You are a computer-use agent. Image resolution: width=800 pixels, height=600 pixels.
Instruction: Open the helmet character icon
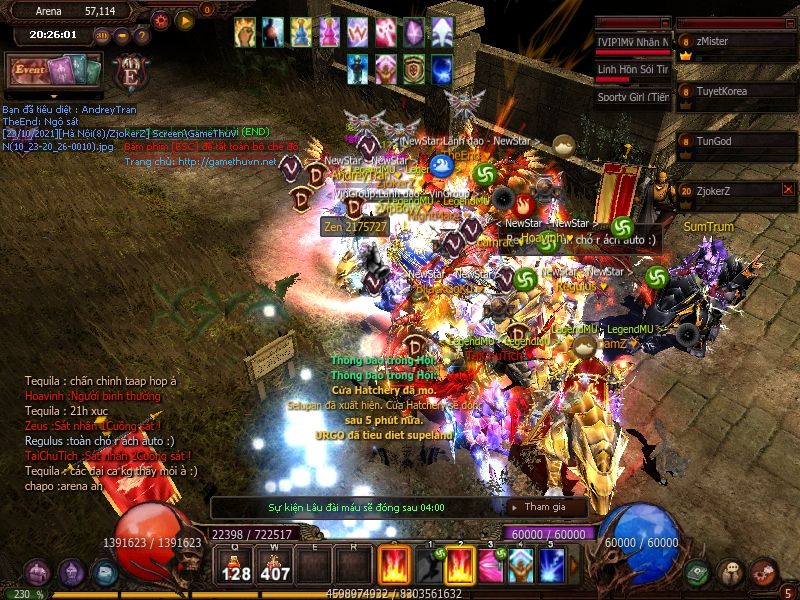point(71,573)
